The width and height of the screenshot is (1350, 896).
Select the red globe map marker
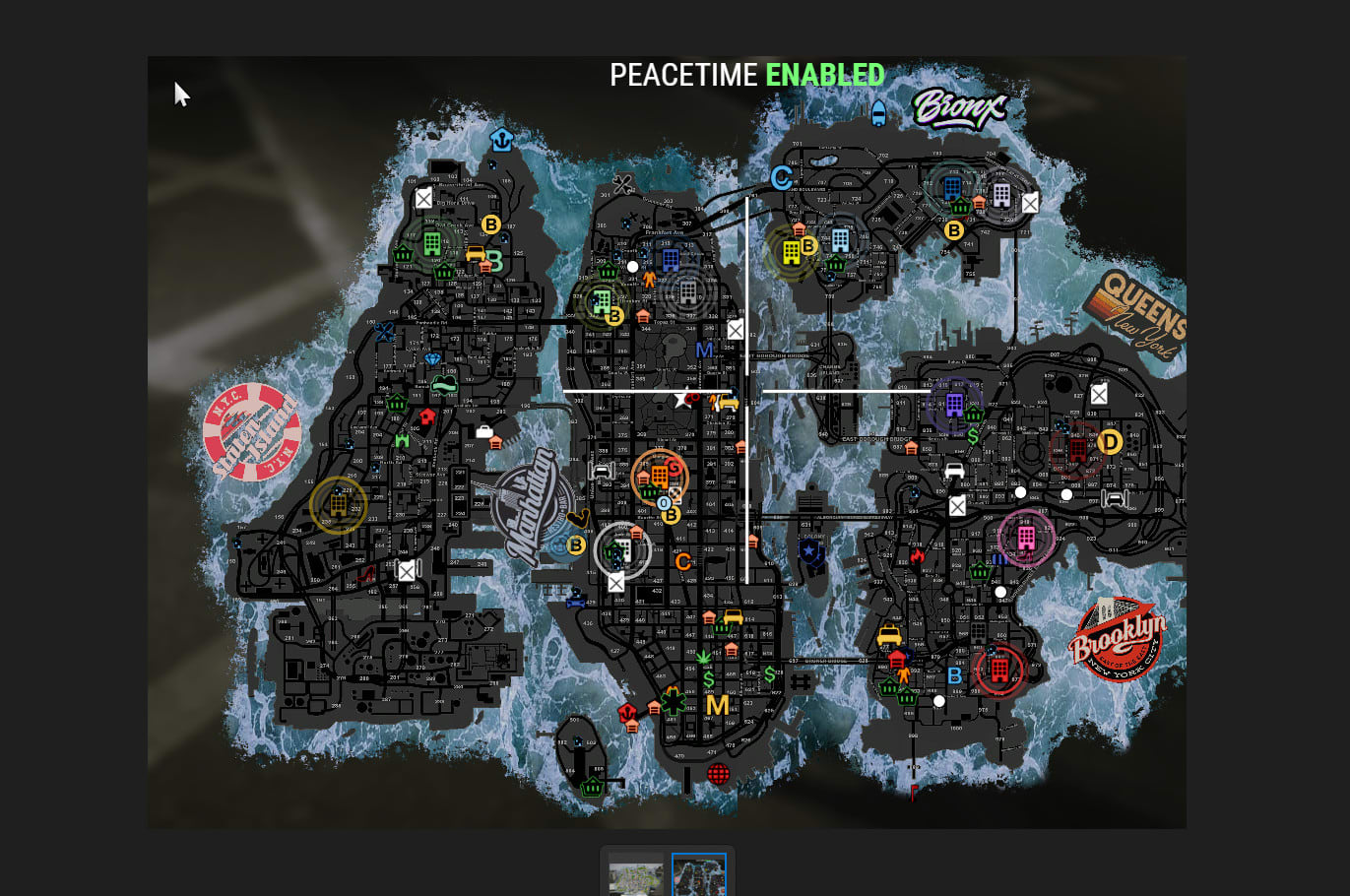tap(719, 774)
